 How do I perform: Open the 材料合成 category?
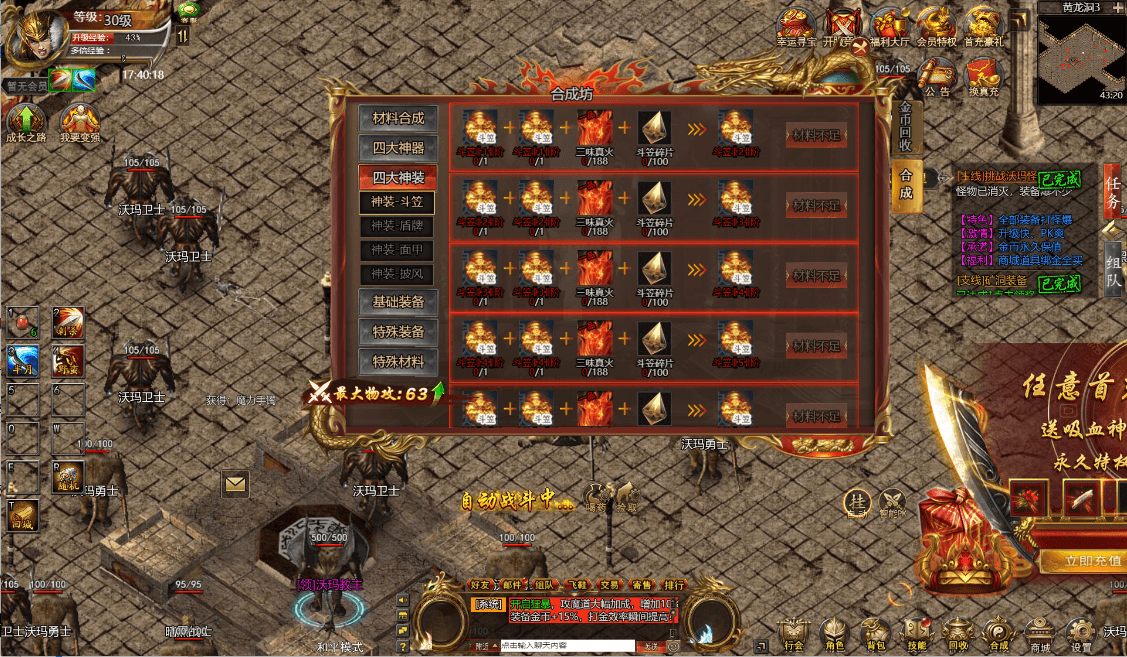pos(398,118)
